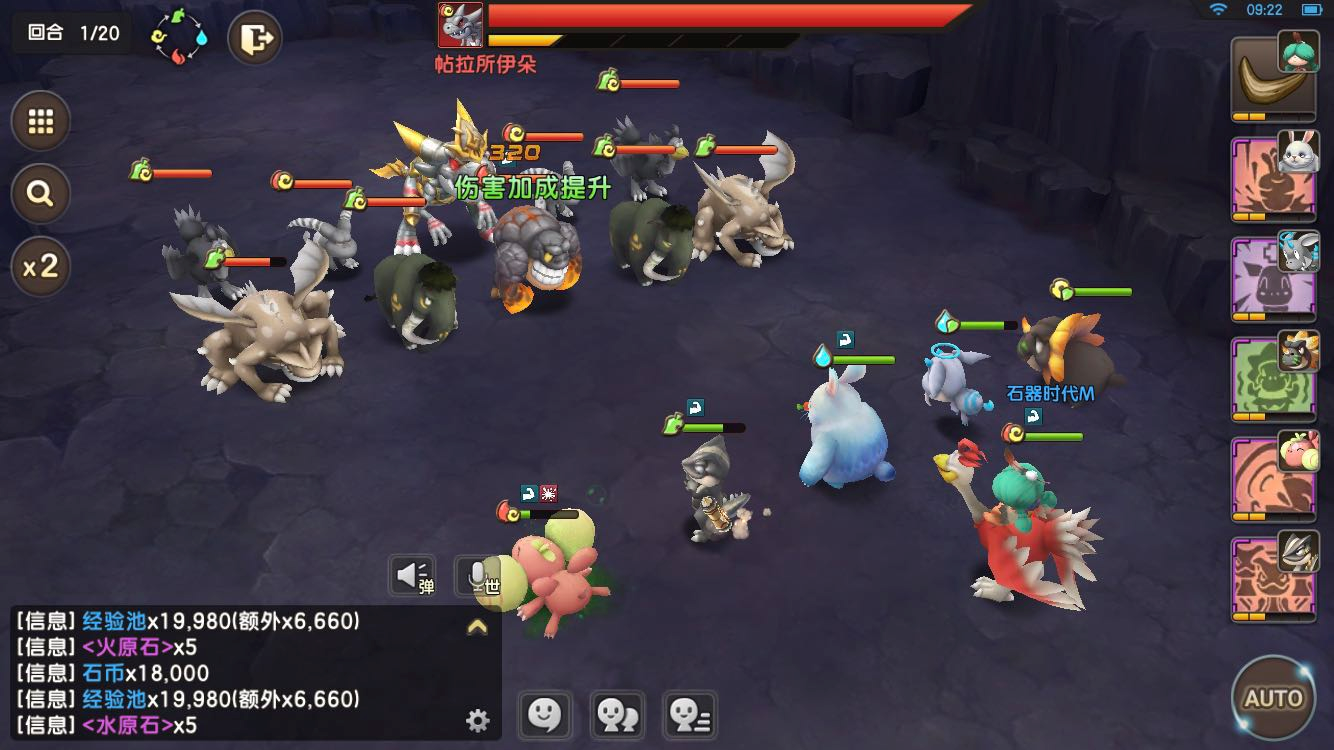This screenshot has height=750, width=1334.
Task: Select the boss portrait at top
Action: click(461, 25)
